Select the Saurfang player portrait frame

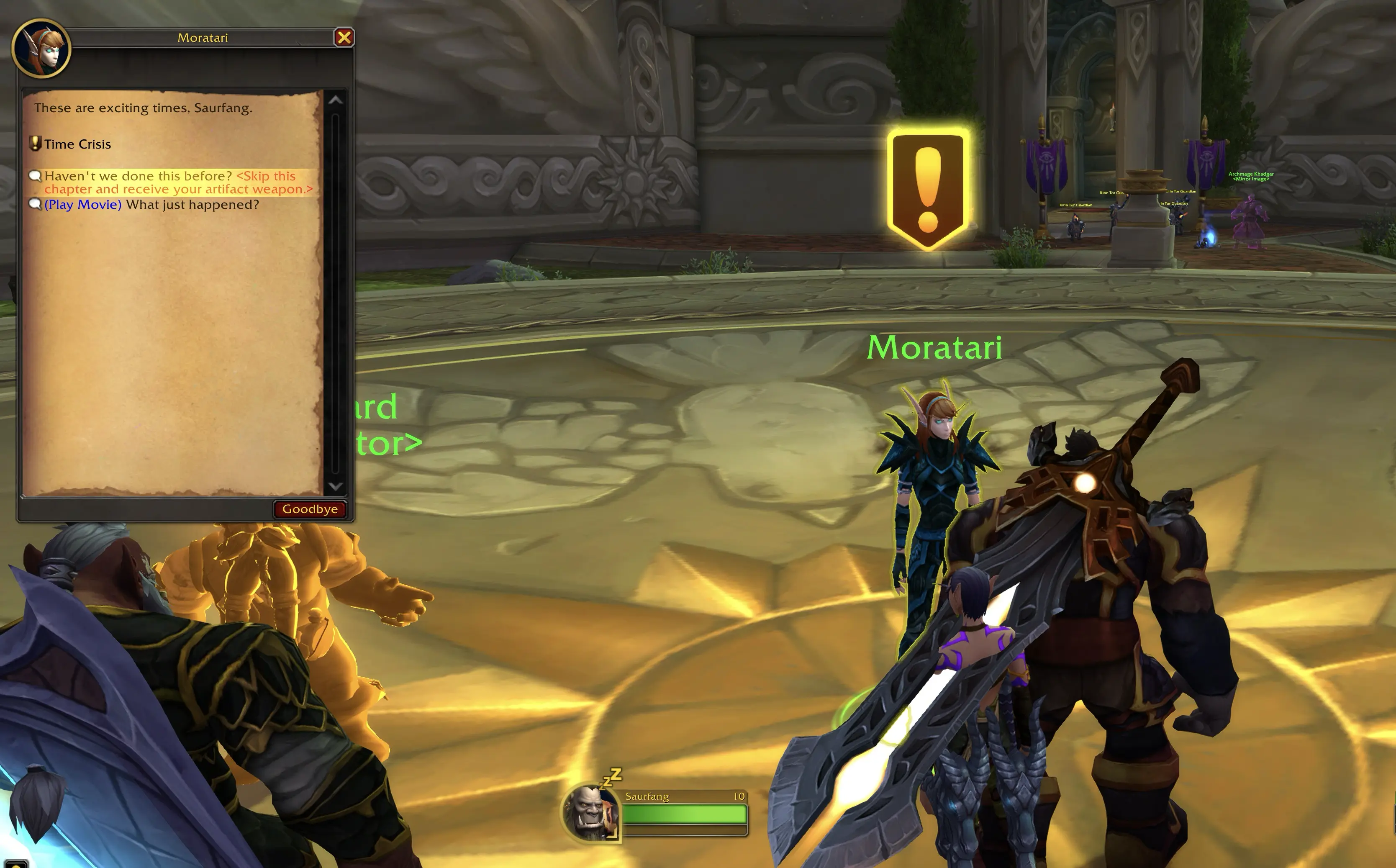tap(590, 812)
